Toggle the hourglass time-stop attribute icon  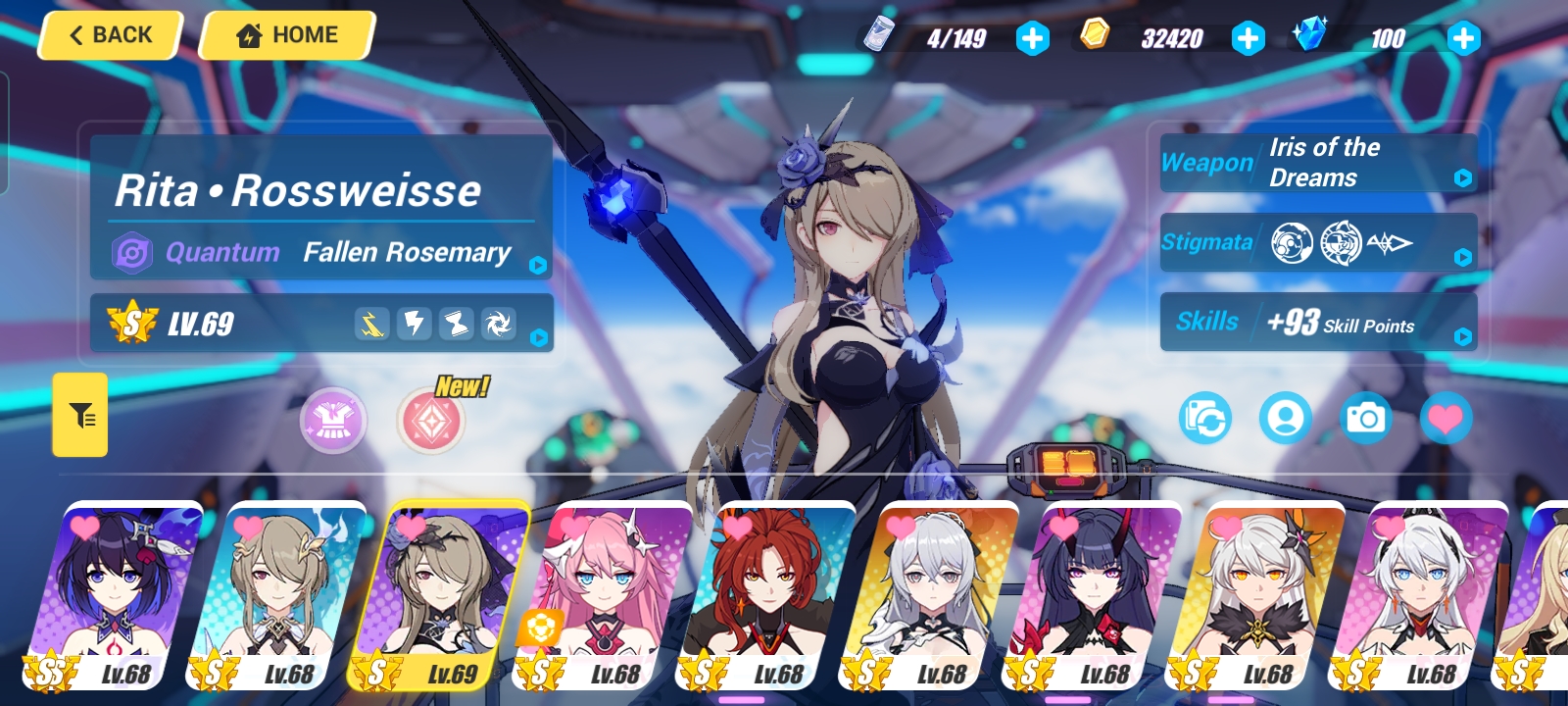(x=457, y=324)
